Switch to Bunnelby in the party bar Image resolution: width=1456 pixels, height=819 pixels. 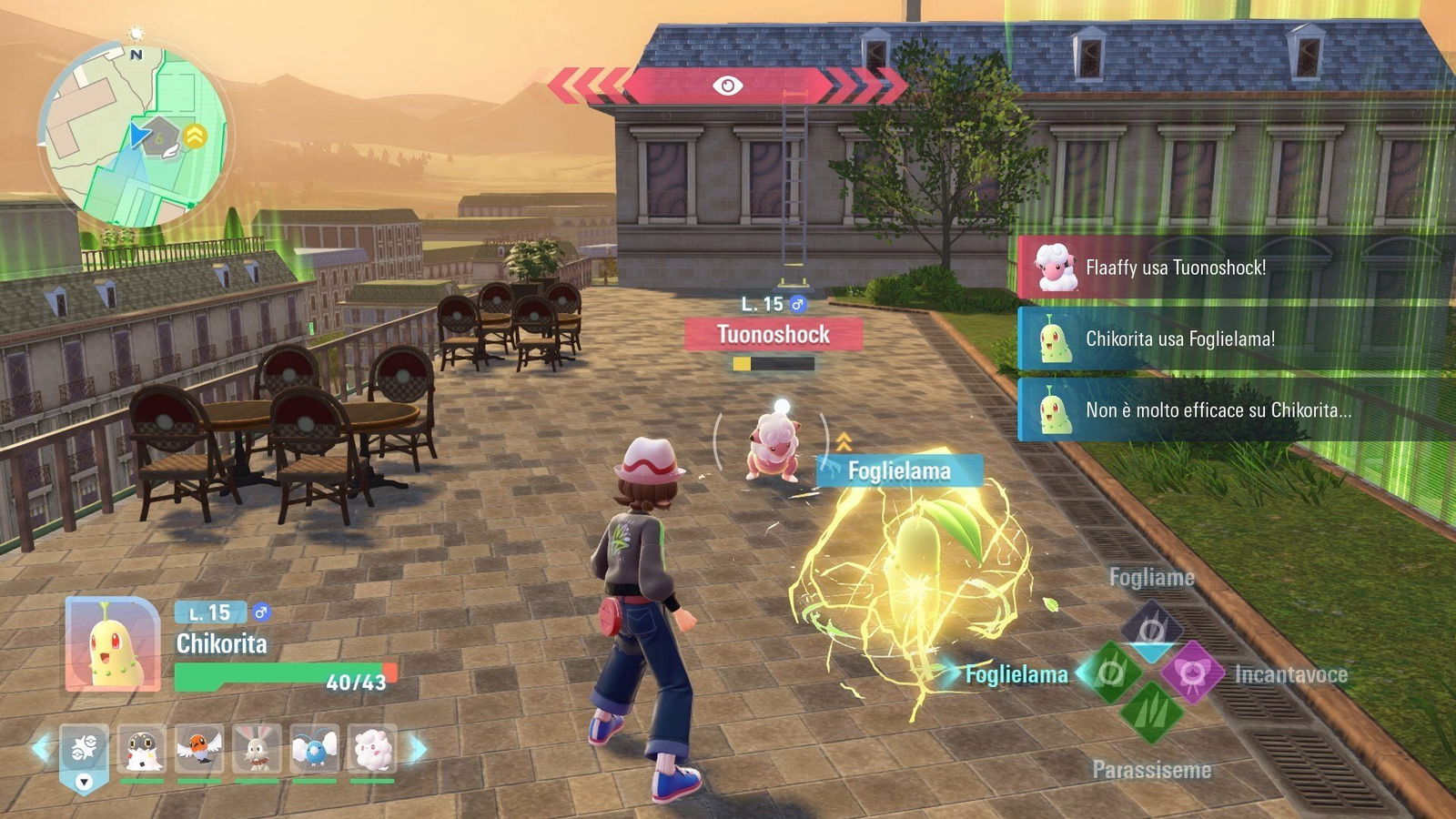[x=257, y=748]
